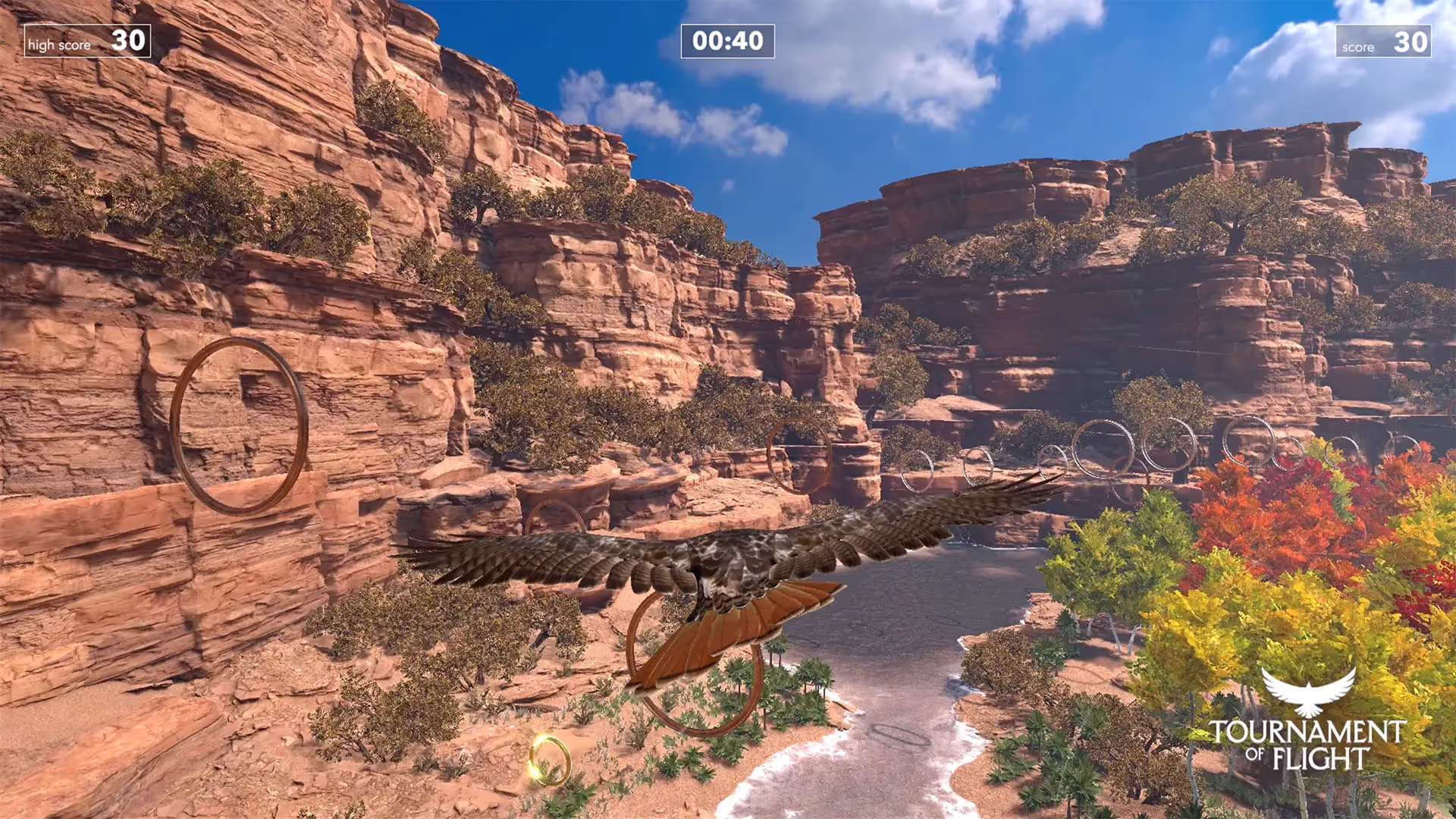Image resolution: width=1456 pixels, height=819 pixels.
Task: Select the high score label
Action: click(61, 45)
